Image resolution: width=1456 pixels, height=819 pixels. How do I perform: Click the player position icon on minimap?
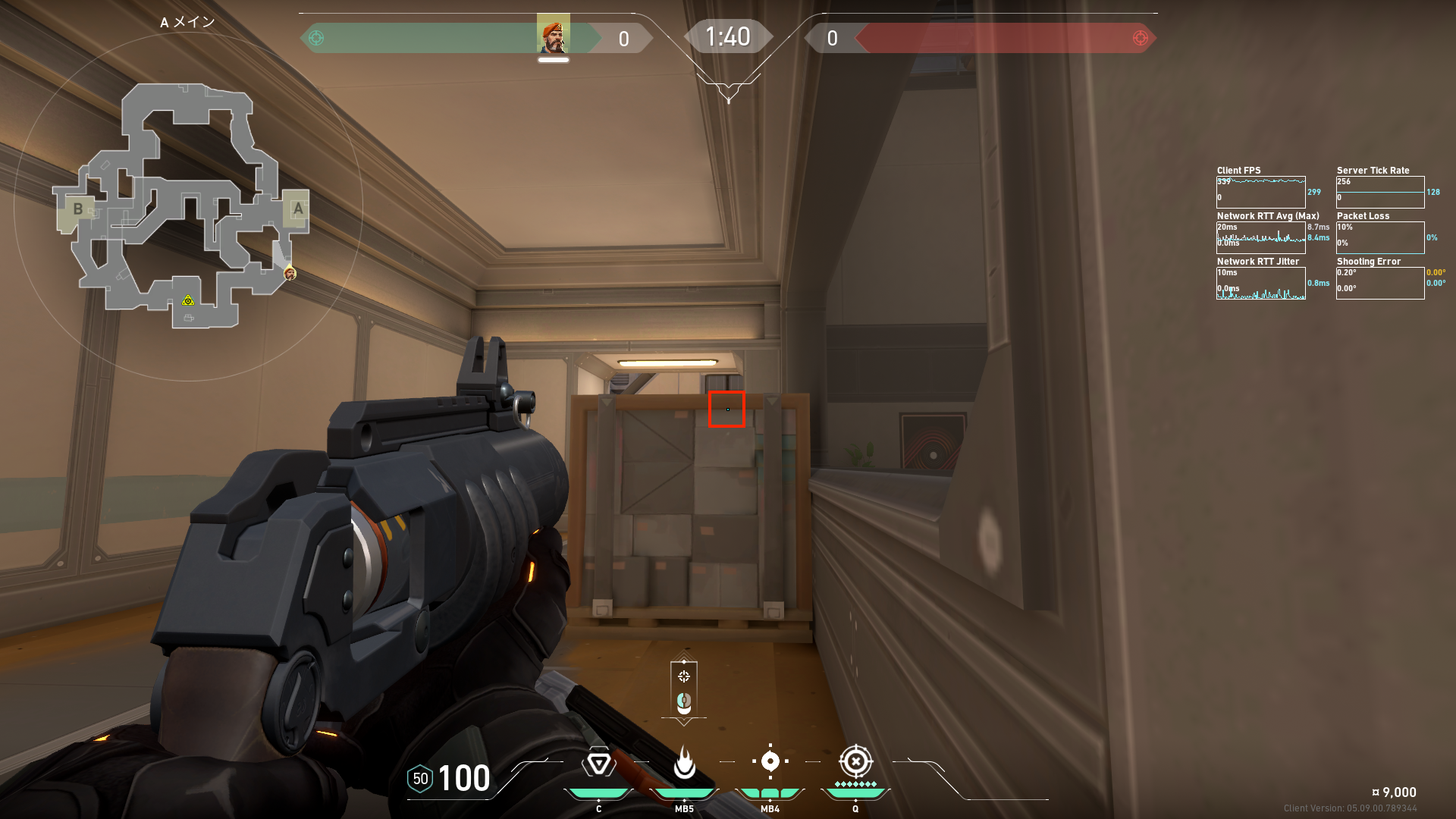[290, 273]
